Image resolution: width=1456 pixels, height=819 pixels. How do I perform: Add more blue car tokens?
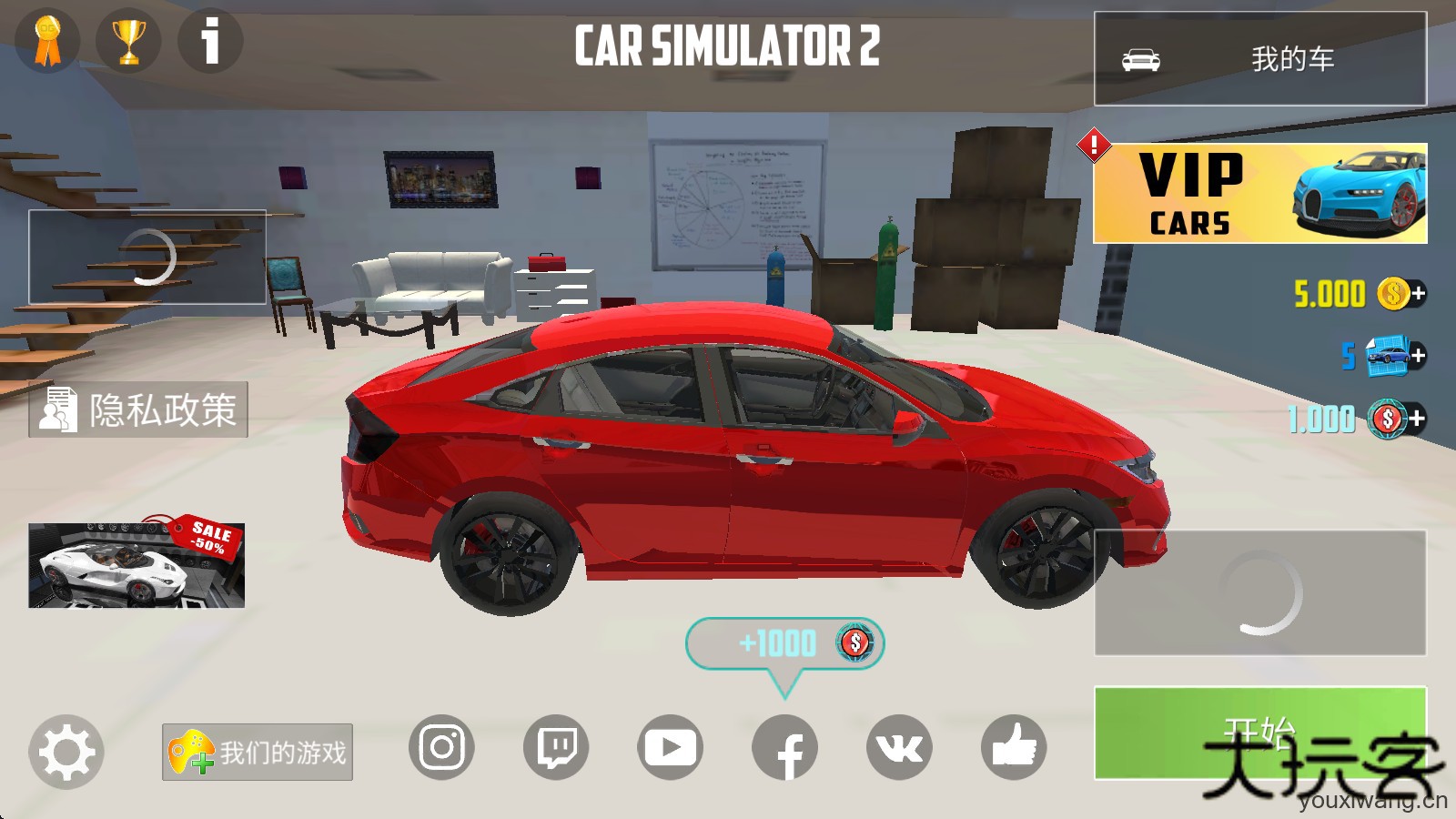[1418, 356]
